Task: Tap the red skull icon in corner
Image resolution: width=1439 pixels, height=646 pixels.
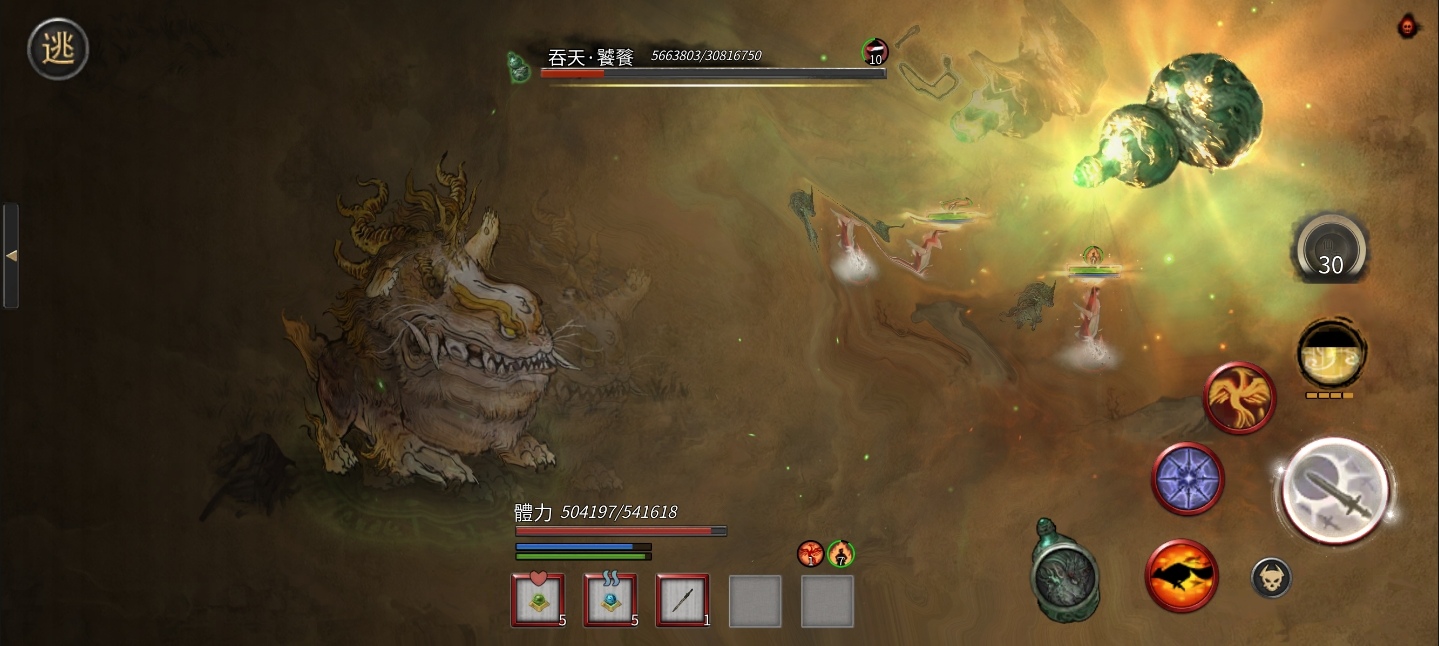Action: pos(1408,26)
